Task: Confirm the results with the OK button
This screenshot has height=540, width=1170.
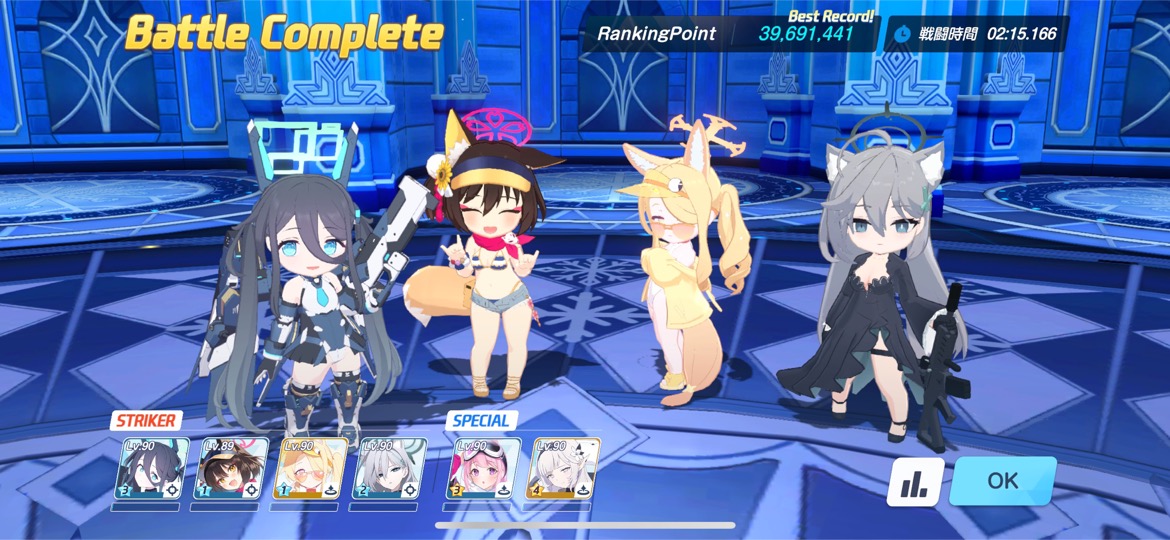Action: tap(1002, 481)
